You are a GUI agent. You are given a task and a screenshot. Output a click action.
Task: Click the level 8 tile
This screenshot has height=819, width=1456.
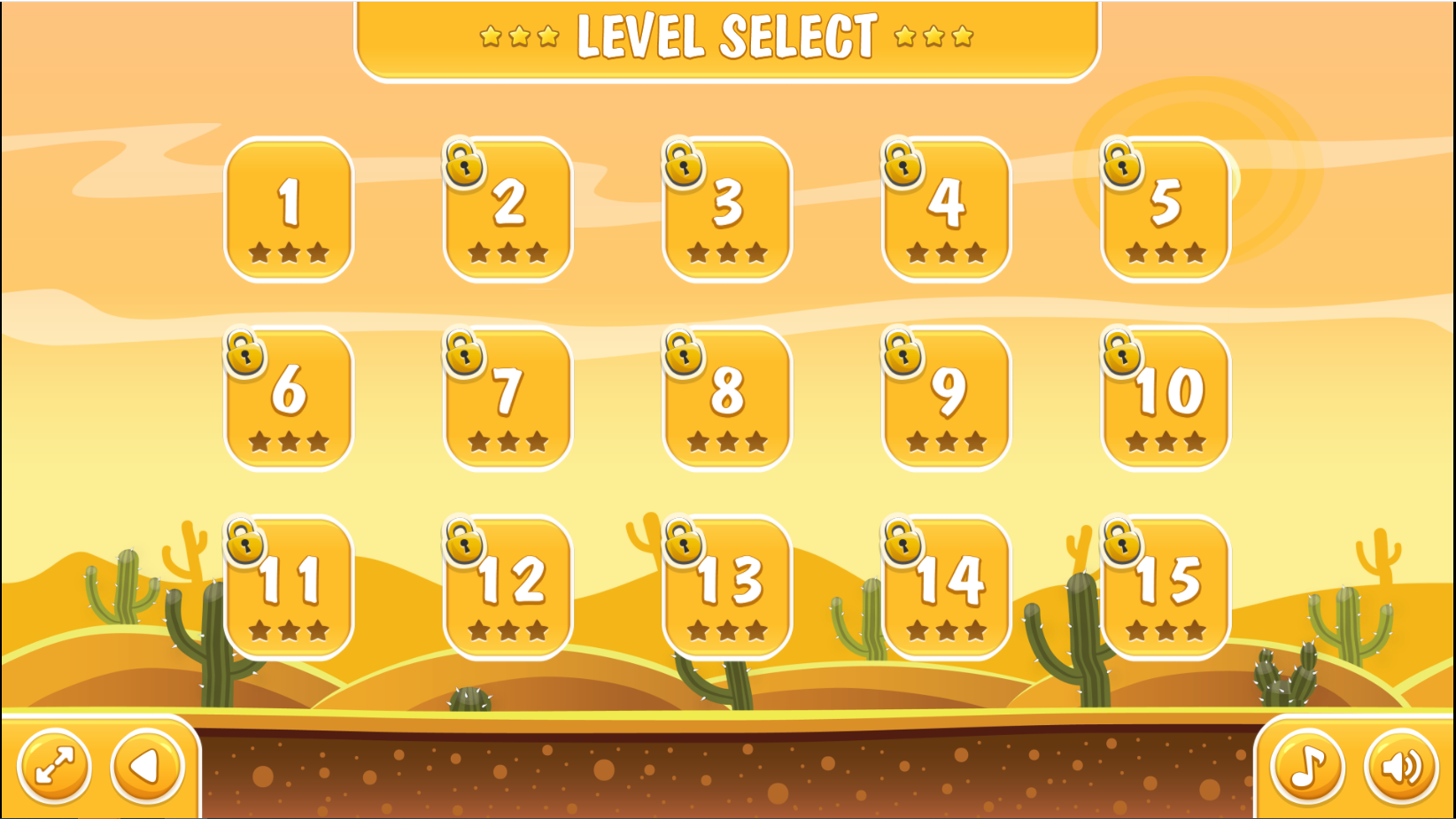point(727,398)
